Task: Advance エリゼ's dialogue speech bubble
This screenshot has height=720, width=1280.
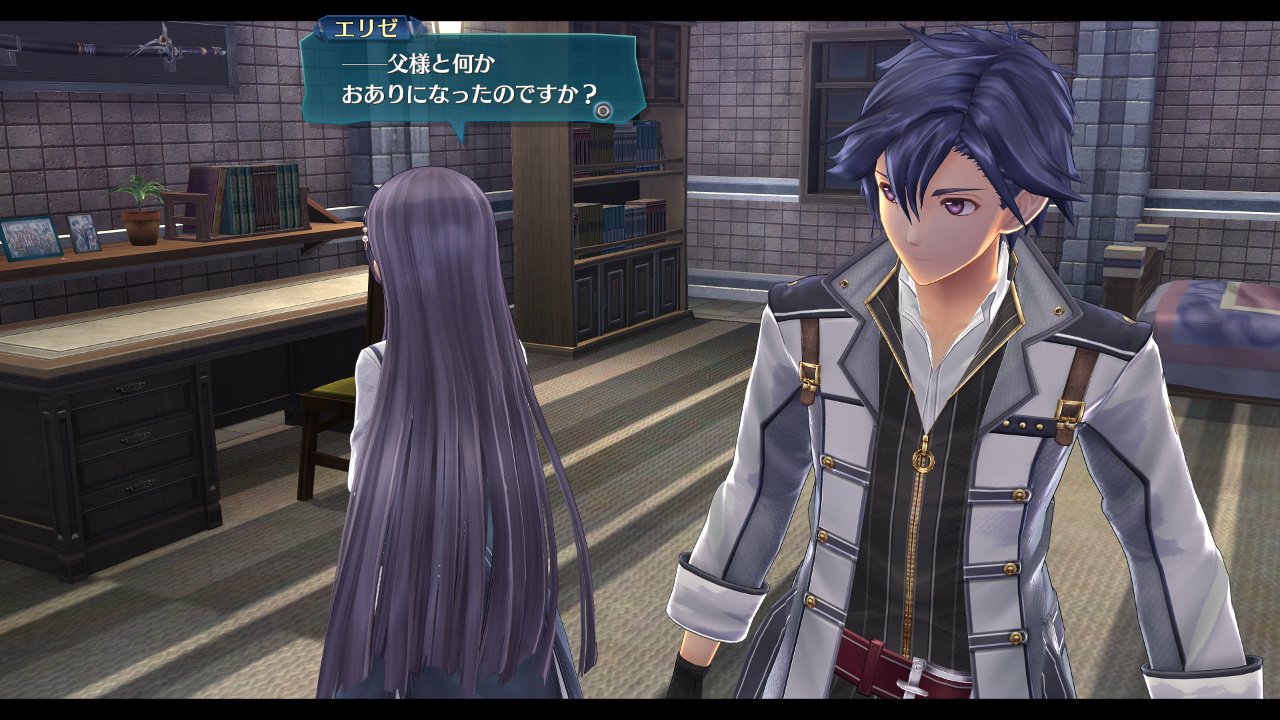Action: (602, 111)
